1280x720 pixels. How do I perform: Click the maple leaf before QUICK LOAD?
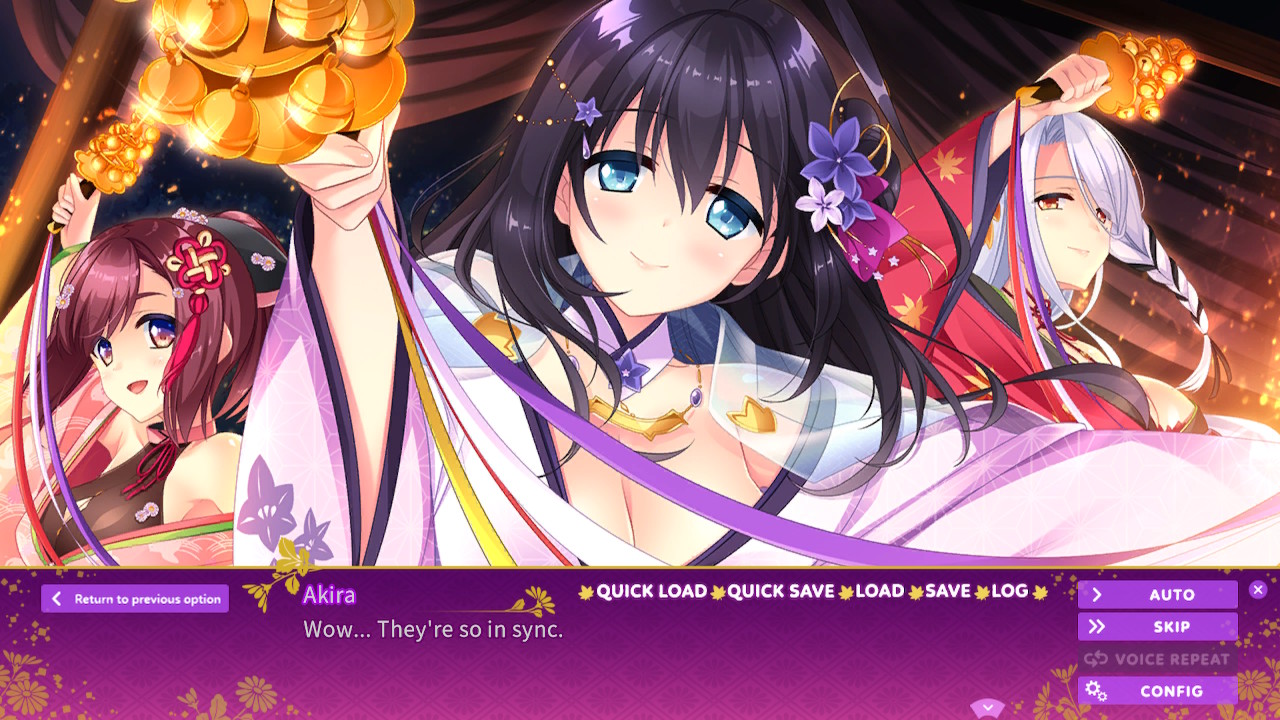(586, 591)
